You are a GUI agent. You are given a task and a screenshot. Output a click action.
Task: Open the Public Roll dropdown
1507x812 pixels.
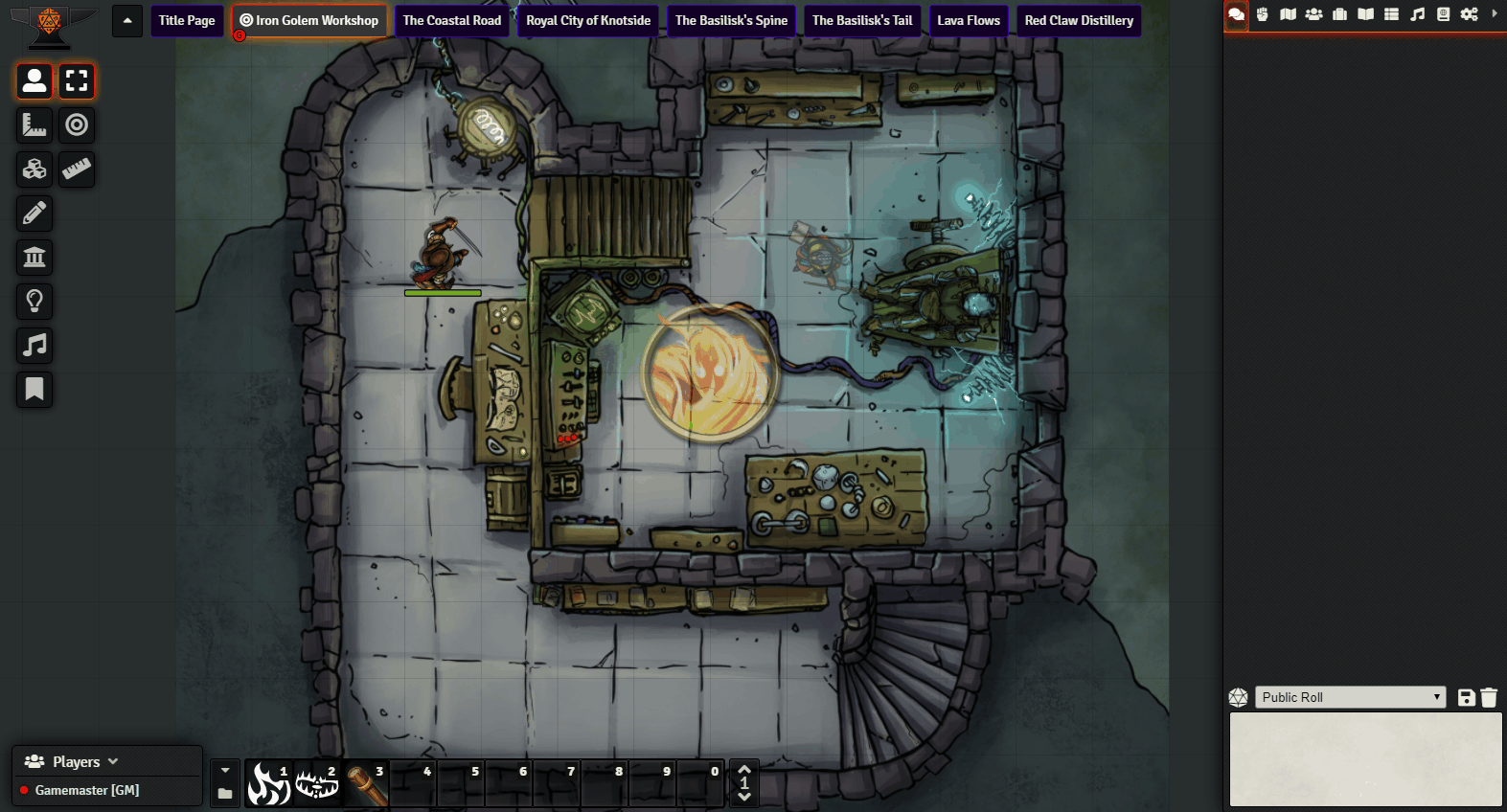[x=1349, y=696]
